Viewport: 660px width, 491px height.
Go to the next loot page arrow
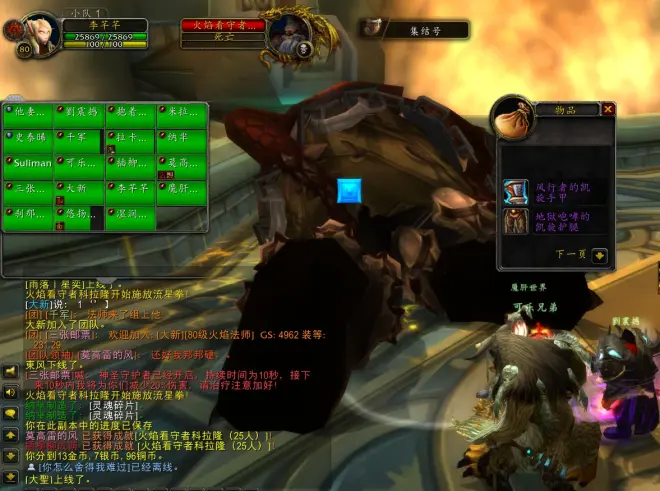[x=599, y=255]
